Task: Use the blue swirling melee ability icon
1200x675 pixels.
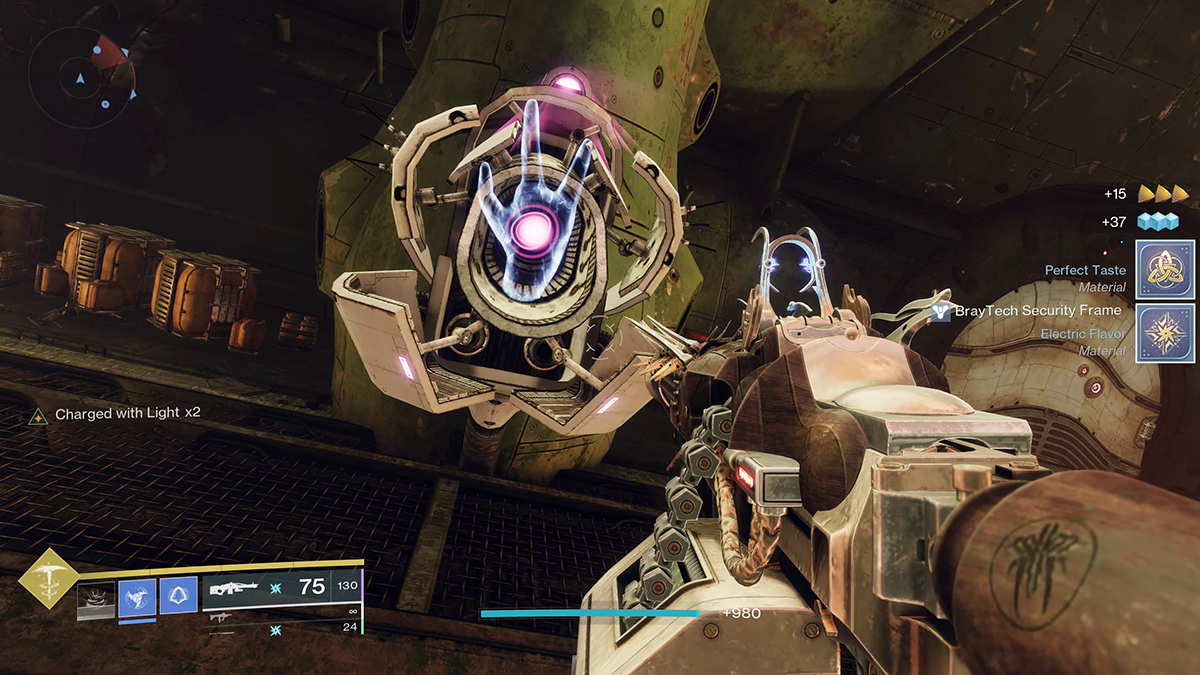Action: pyautogui.click(x=137, y=597)
